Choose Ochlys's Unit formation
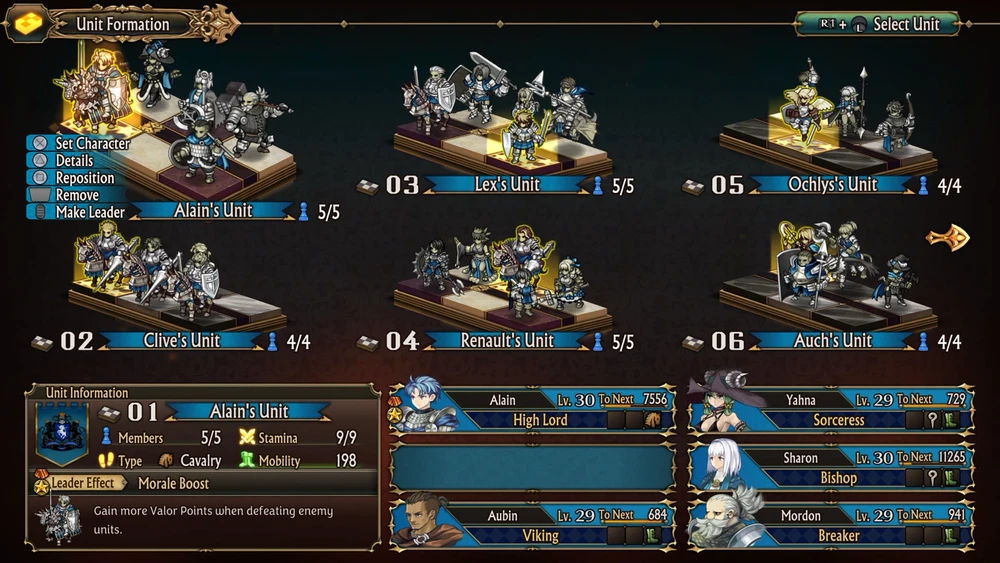The height and width of the screenshot is (563, 1000). coord(833,185)
